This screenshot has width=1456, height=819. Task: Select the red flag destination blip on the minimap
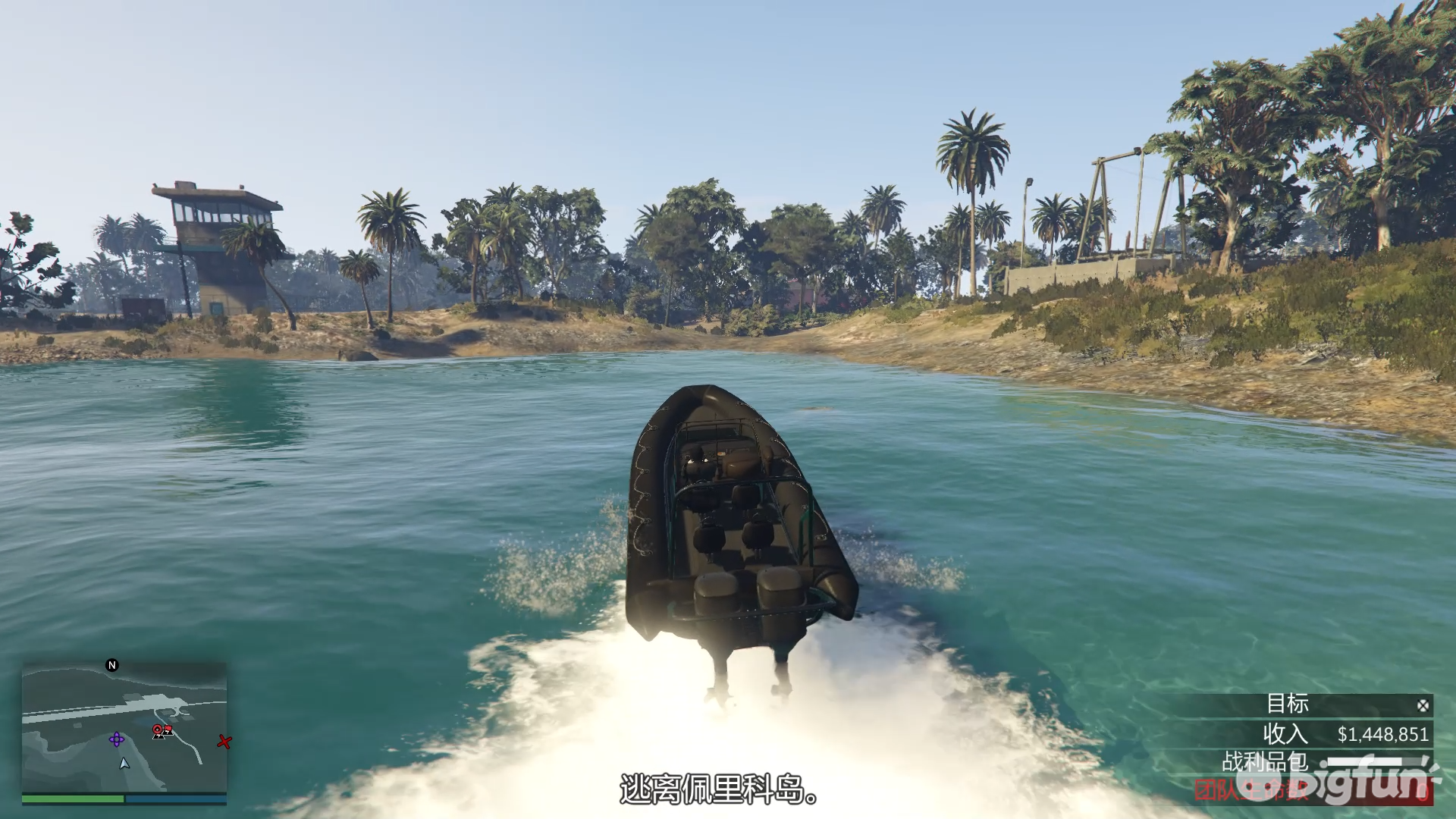(x=168, y=728)
